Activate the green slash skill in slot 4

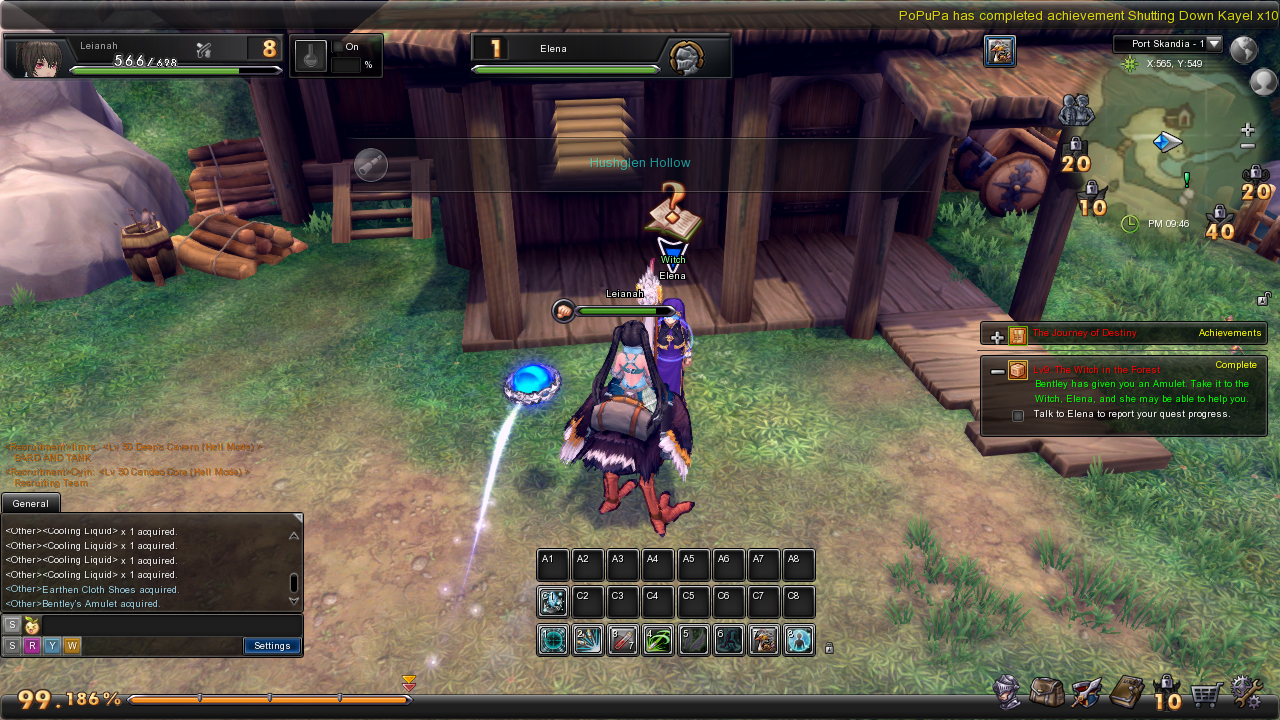pyautogui.click(x=658, y=640)
